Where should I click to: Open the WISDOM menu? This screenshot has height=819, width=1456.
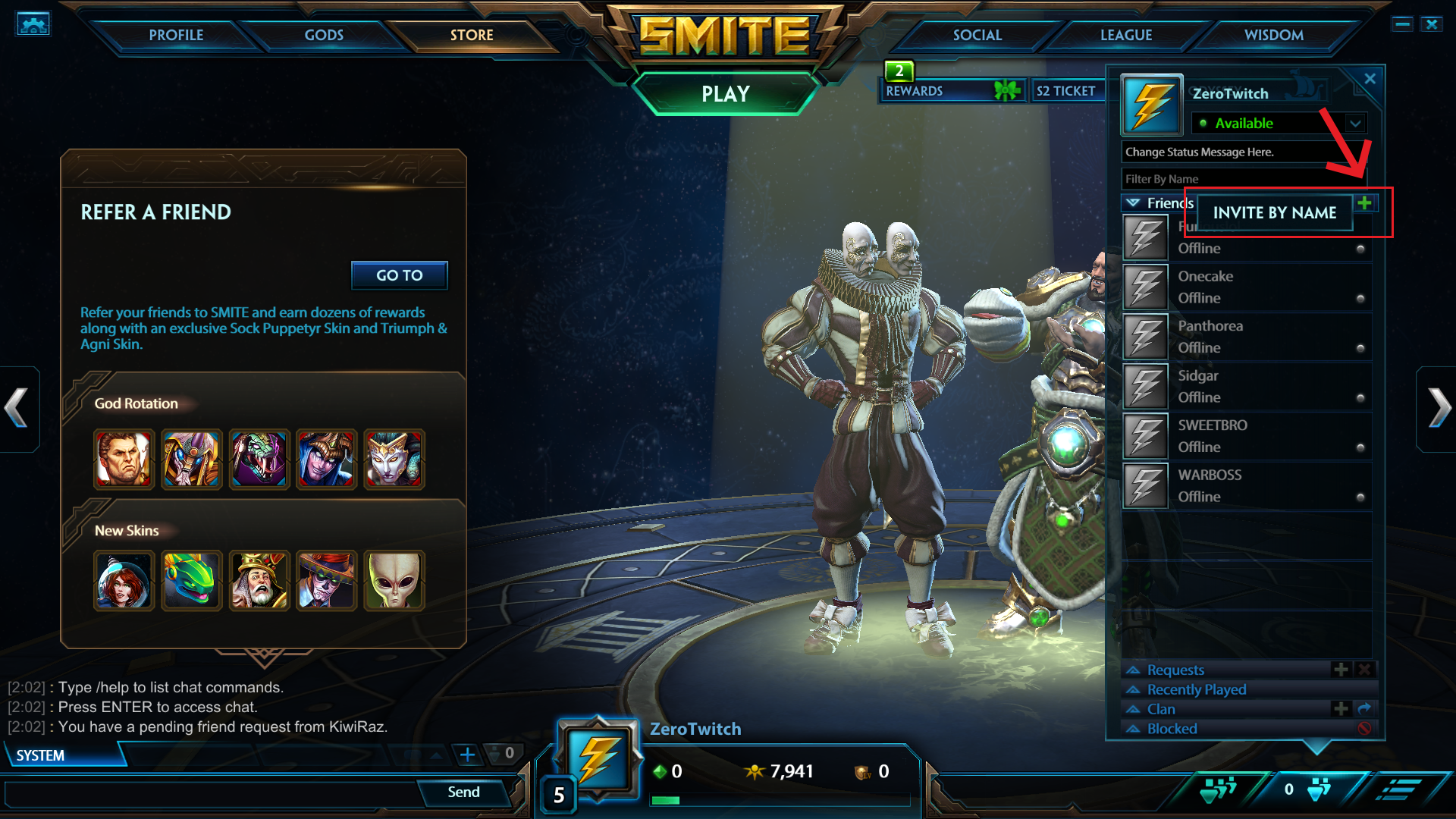1273,35
